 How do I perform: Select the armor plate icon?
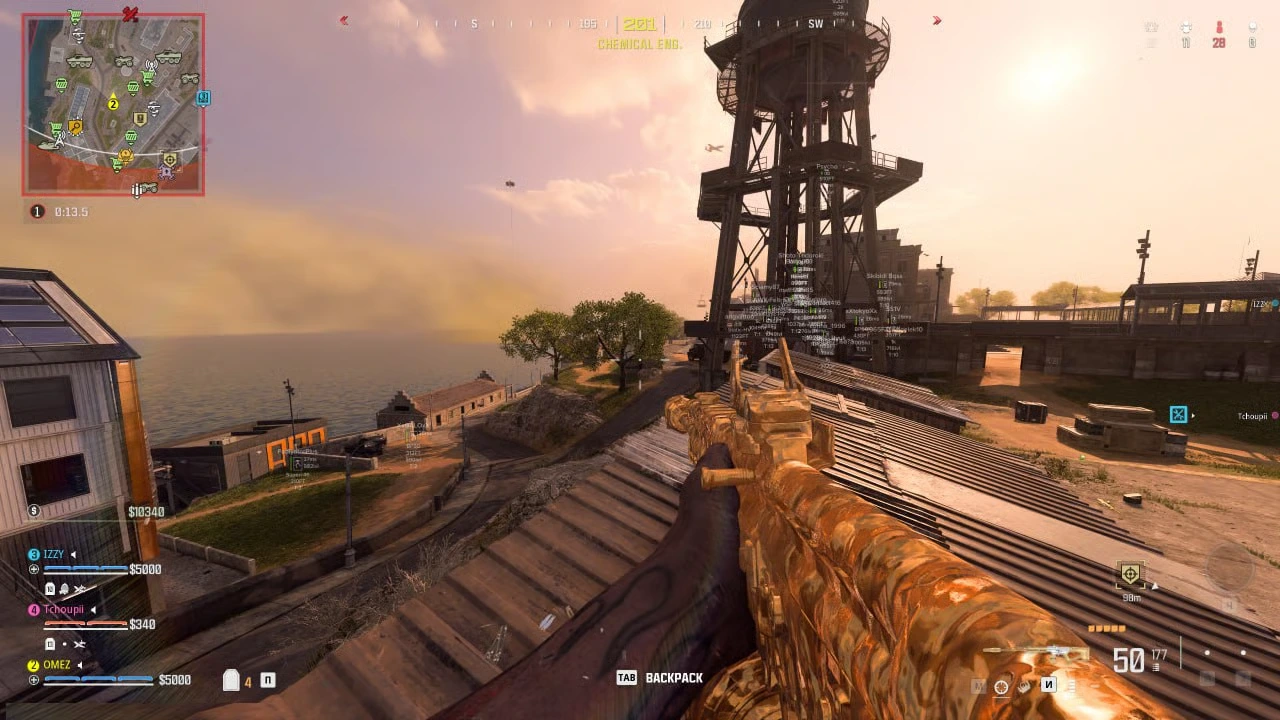(231, 681)
